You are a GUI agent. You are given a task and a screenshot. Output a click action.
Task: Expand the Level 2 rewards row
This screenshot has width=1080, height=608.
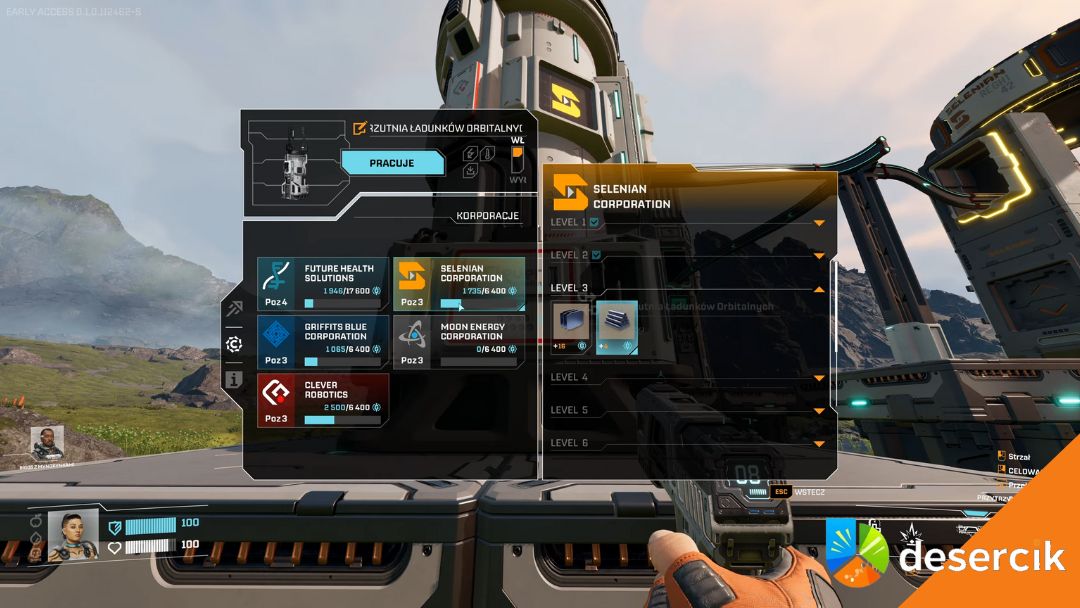pyautogui.click(x=818, y=255)
